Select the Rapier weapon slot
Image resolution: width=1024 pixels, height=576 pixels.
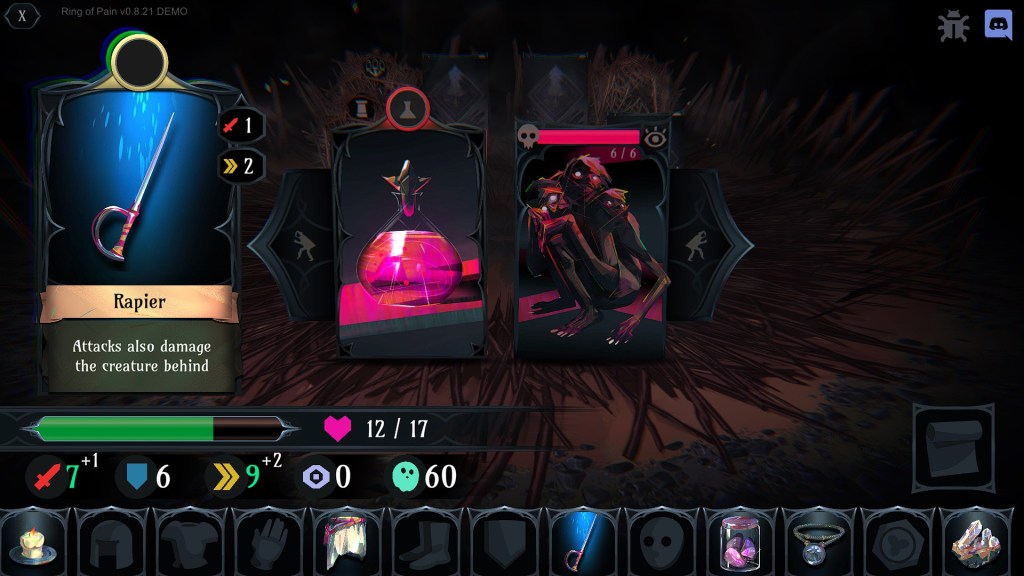coord(582,543)
